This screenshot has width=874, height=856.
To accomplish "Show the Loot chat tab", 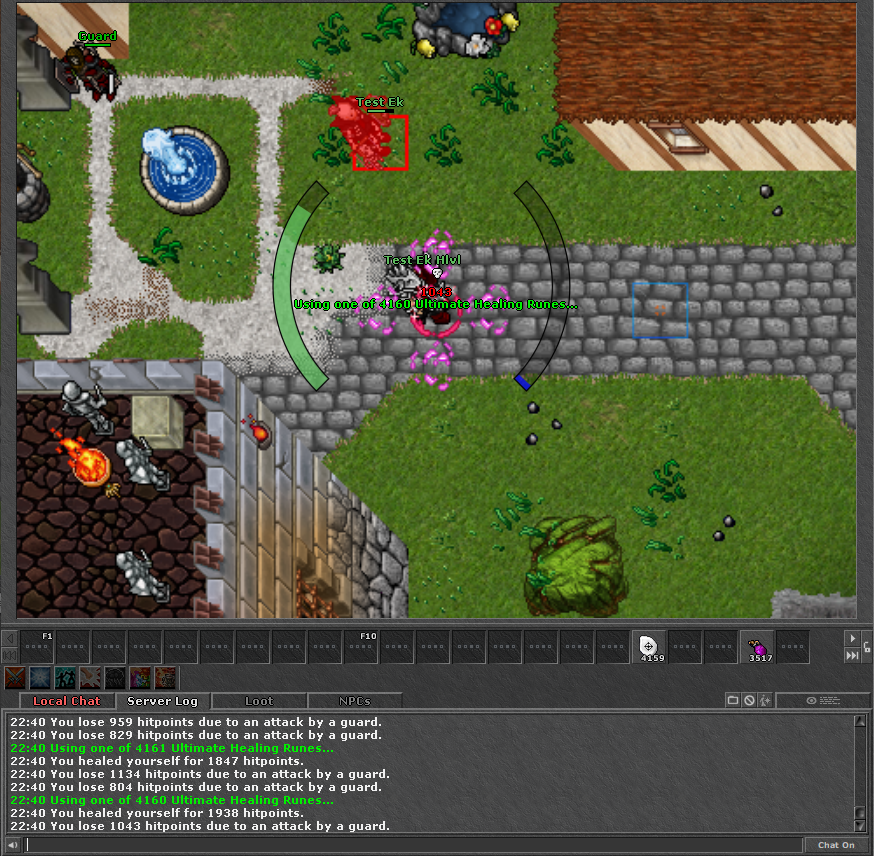I will click(x=258, y=701).
